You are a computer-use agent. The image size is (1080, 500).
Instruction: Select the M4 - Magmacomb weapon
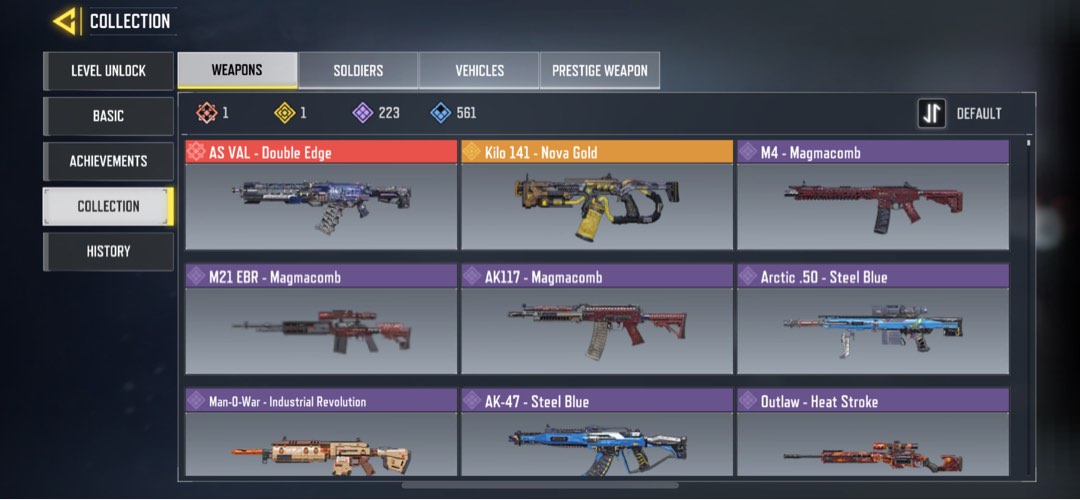click(x=872, y=195)
